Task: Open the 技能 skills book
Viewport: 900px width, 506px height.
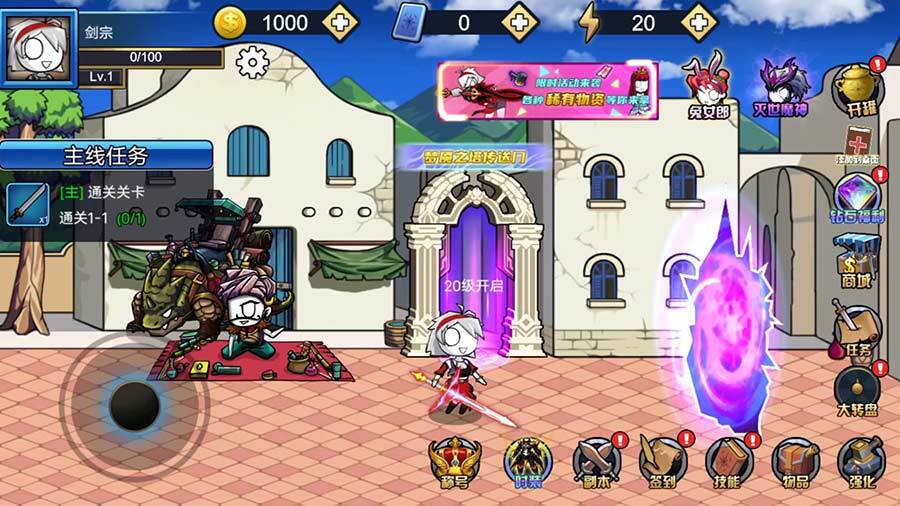Action: pos(729,463)
